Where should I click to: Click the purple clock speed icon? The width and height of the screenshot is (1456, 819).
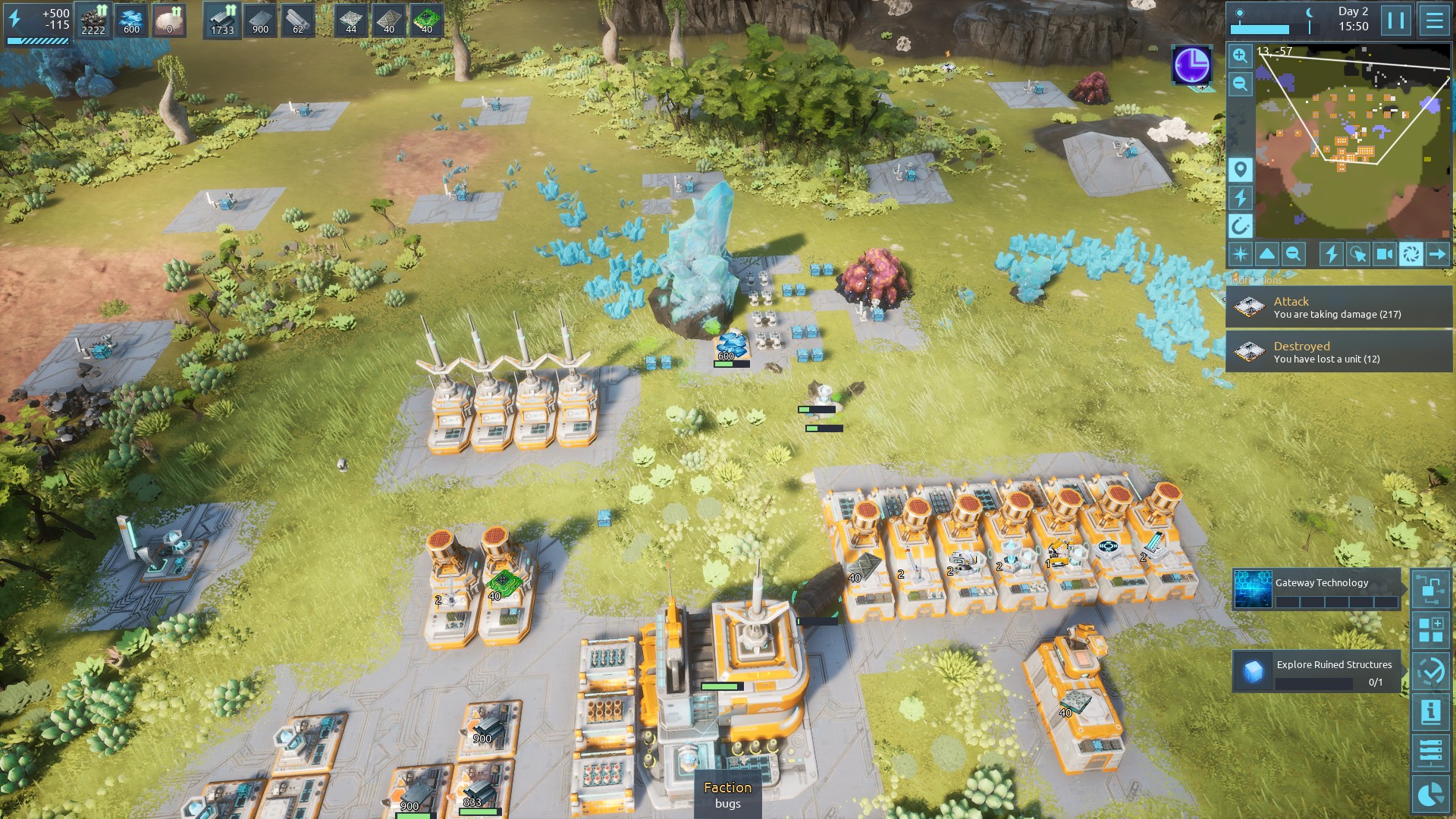1192,65
